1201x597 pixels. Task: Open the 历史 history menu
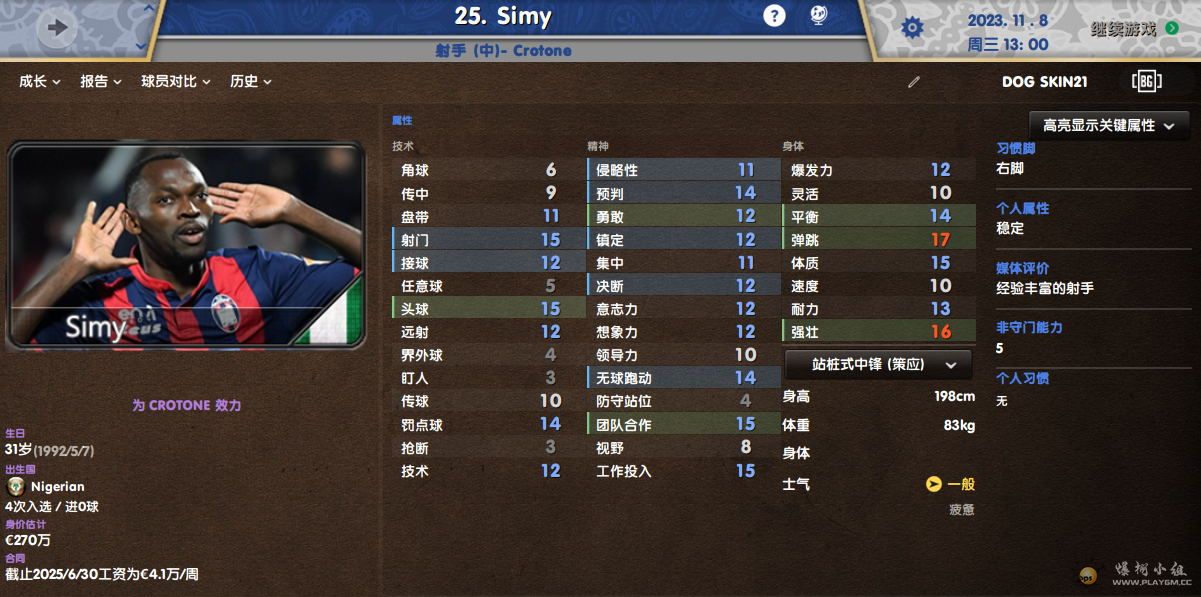pos(250,82)
